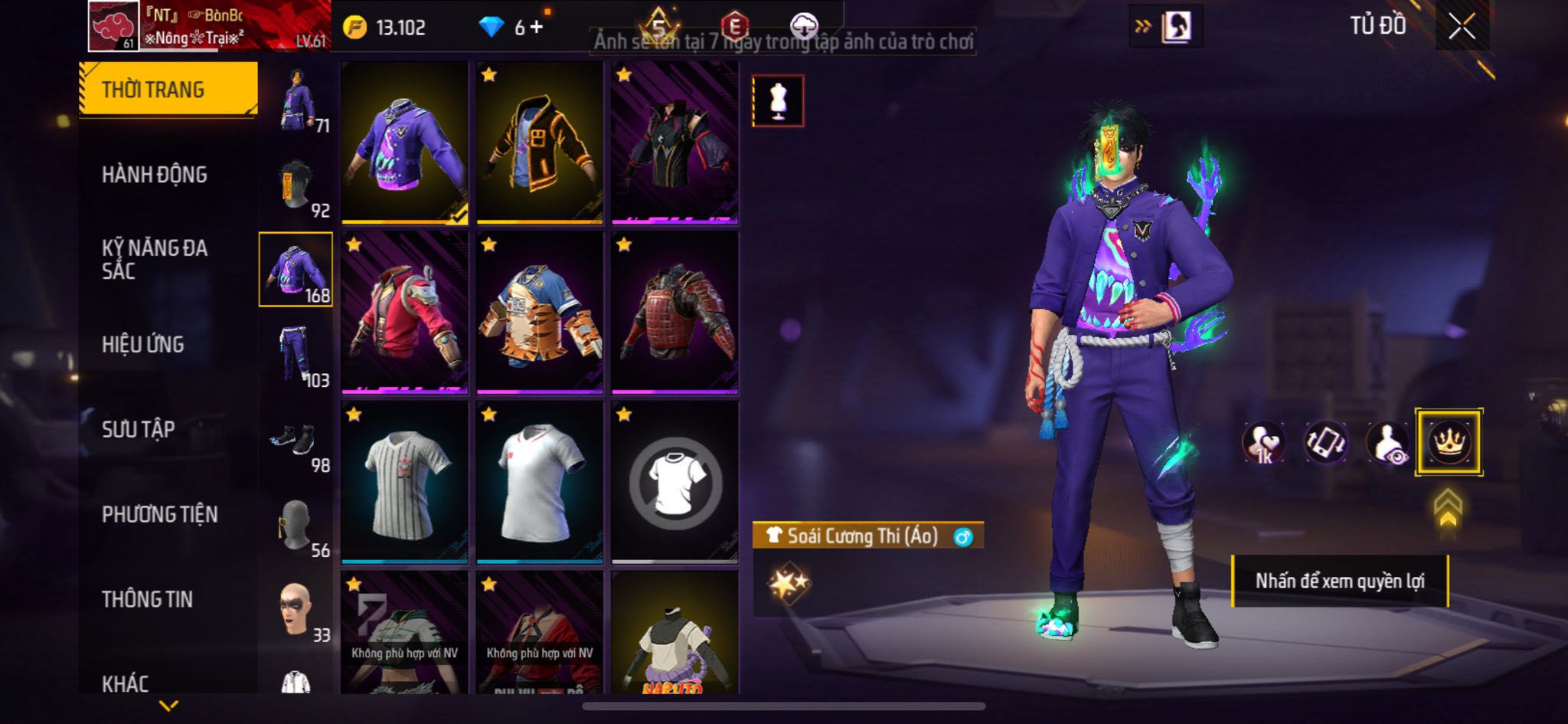1568x724 pixels.
Task: Click Nhấn để xem quyền lợi button
Action: coord(1340,581)
